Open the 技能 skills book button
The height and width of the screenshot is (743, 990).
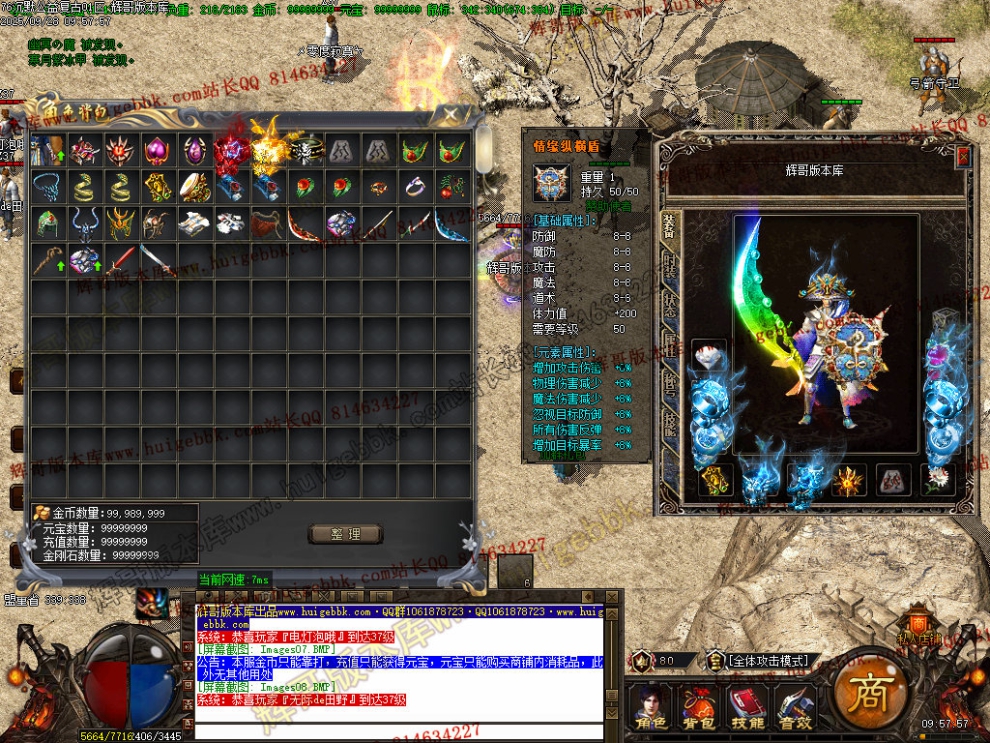tap(747, 707)
